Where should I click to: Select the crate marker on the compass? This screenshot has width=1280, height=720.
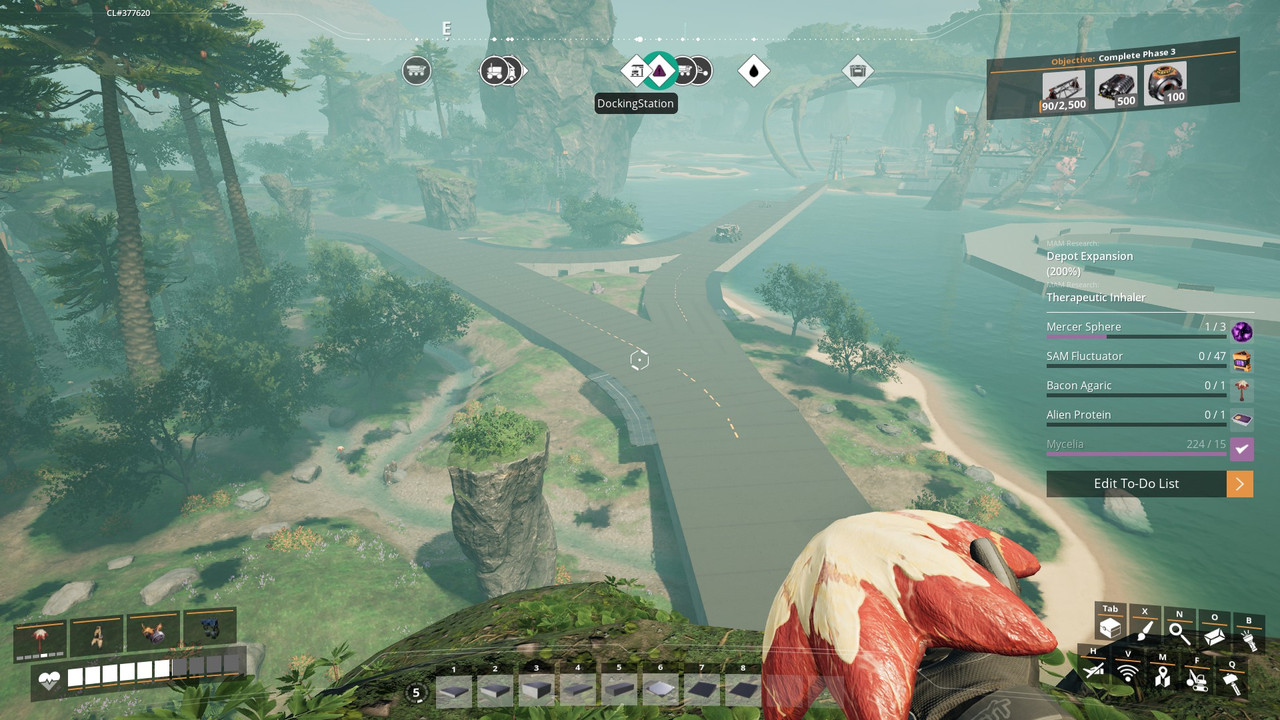(x=857, y=71)
